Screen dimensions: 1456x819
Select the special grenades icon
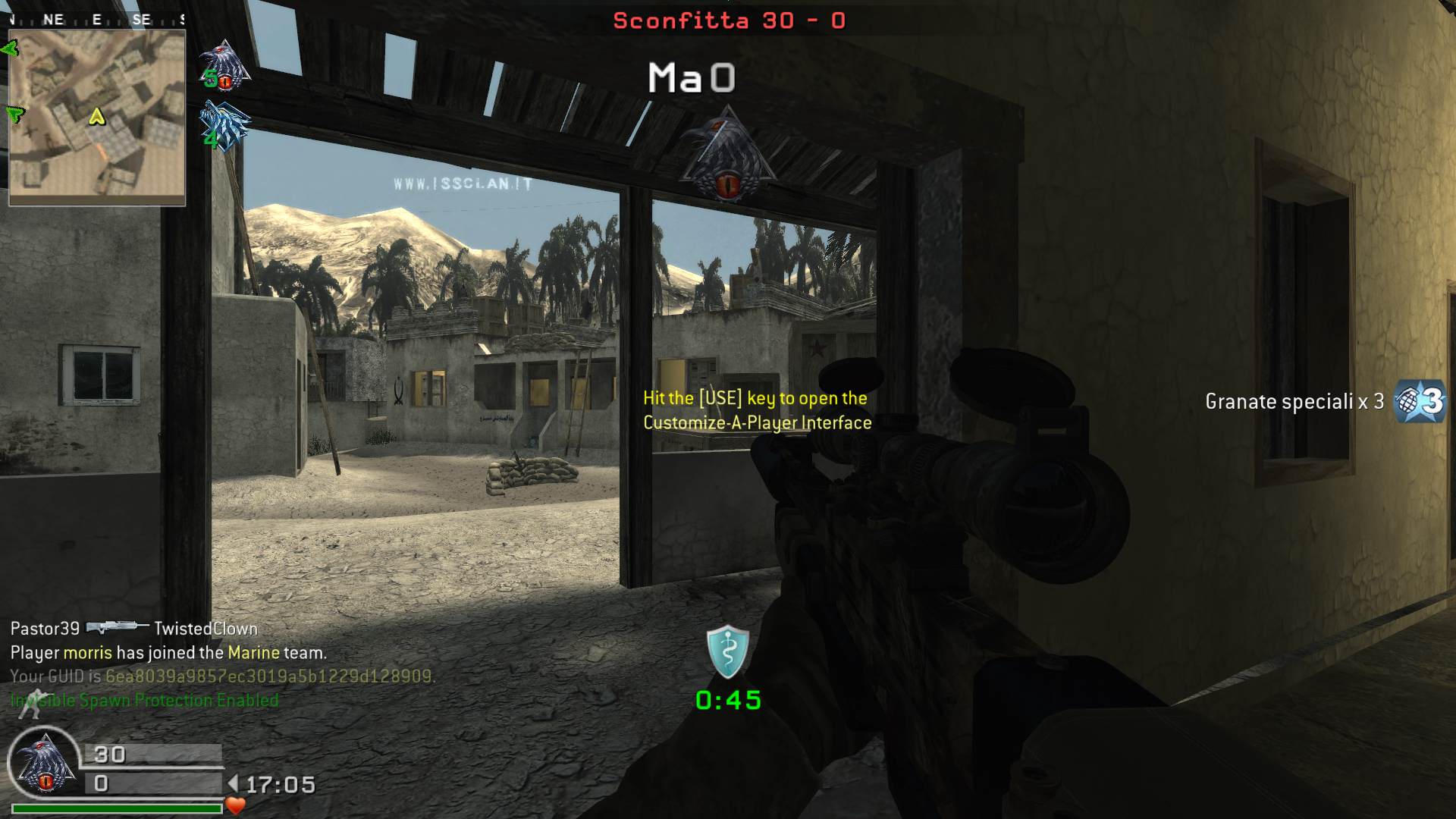click(x=1420, y=400)
